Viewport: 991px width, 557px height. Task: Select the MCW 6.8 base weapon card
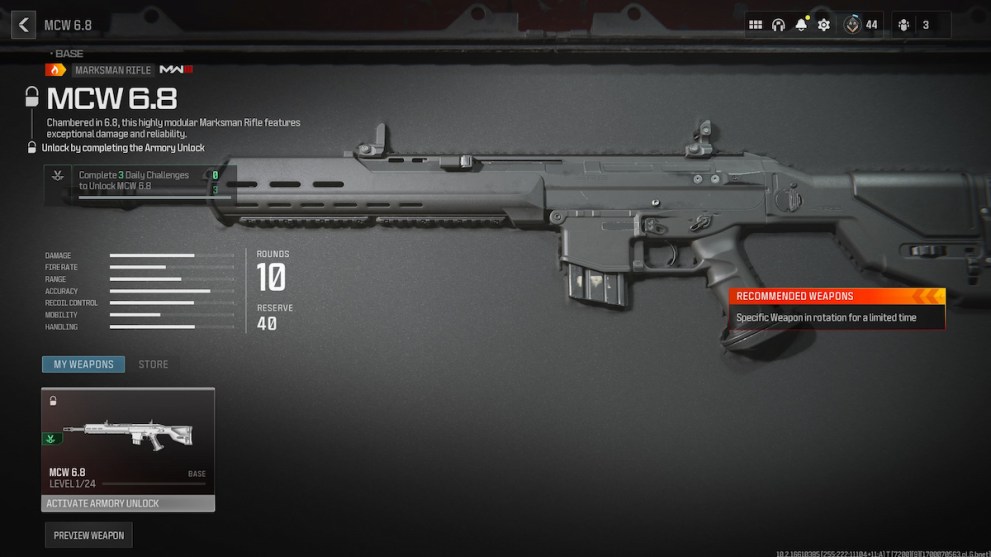point(127,440)
